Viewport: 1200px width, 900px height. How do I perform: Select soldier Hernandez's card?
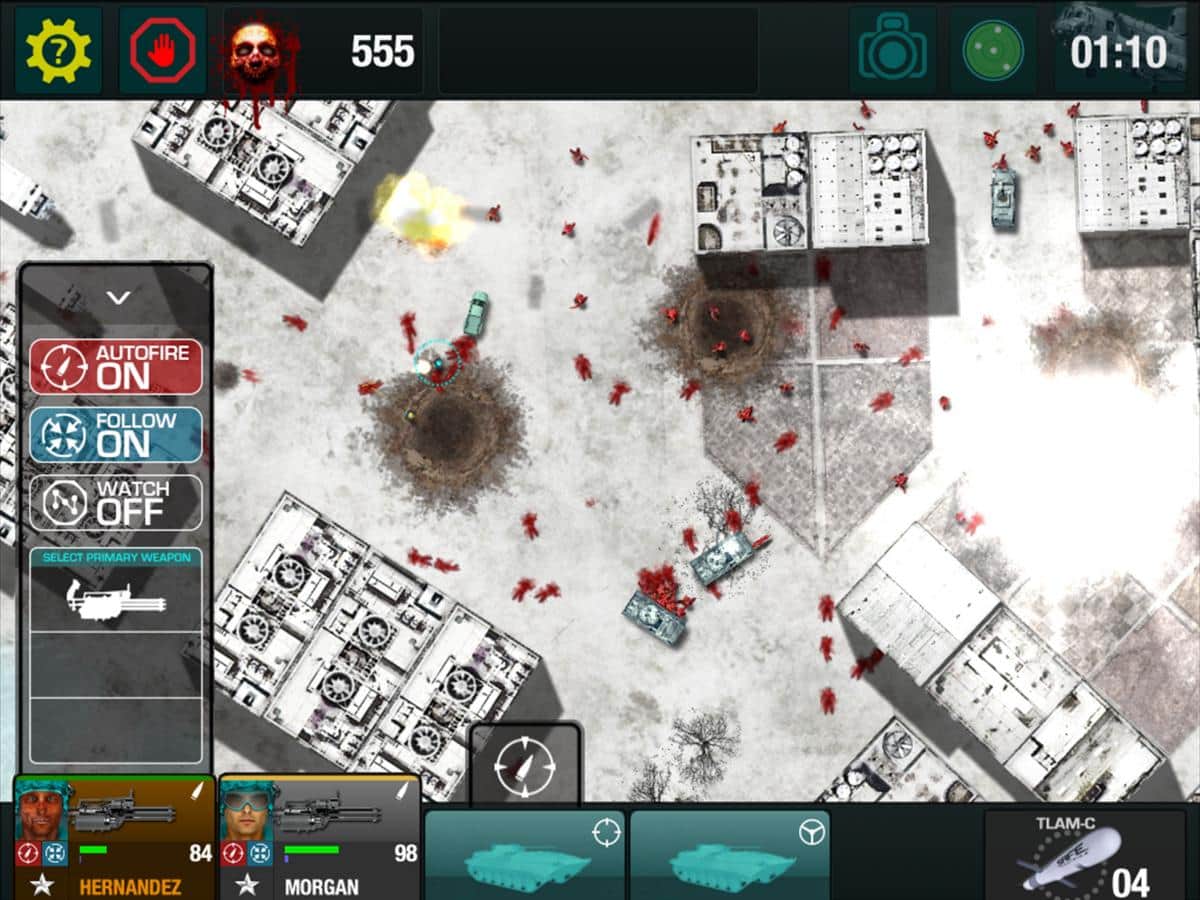[x=114, y=838]
